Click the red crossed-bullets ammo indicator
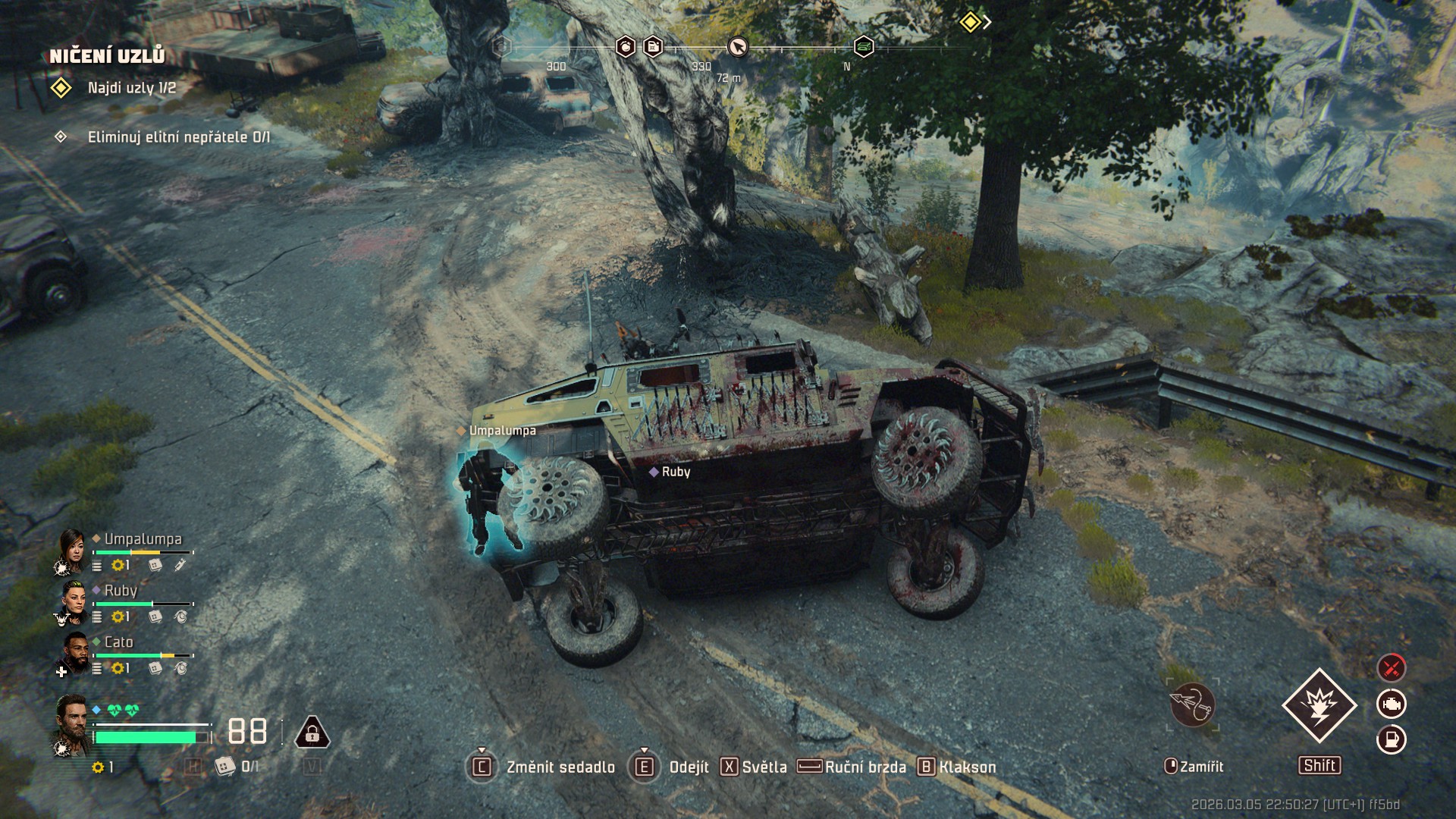This screenshot has width=1456, height=819. click(x=1392, y=668)
